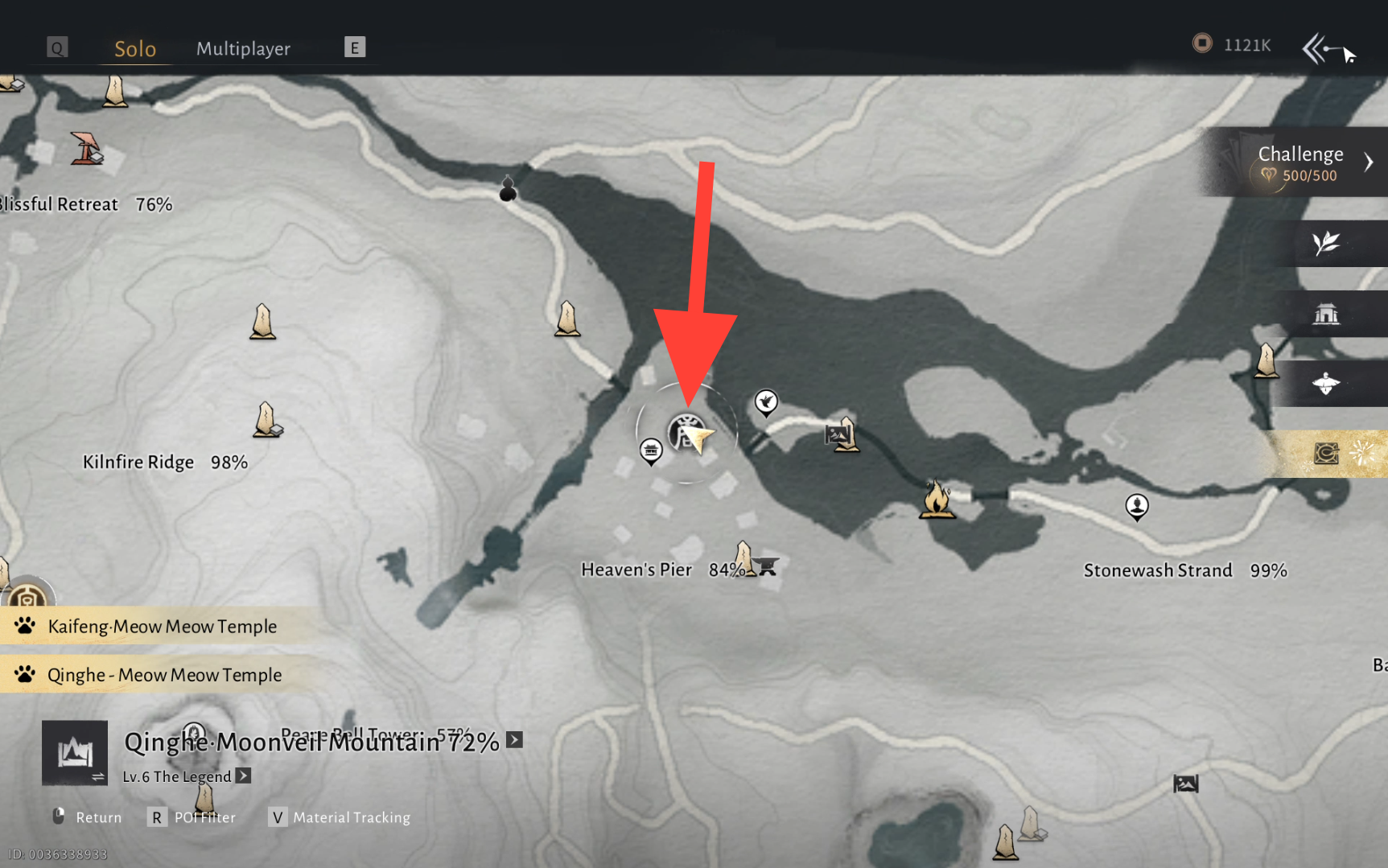Screen dimensions: 1388x868
Task: Open Lv.6 The Legend details
Action: click(x=243, y=776)
